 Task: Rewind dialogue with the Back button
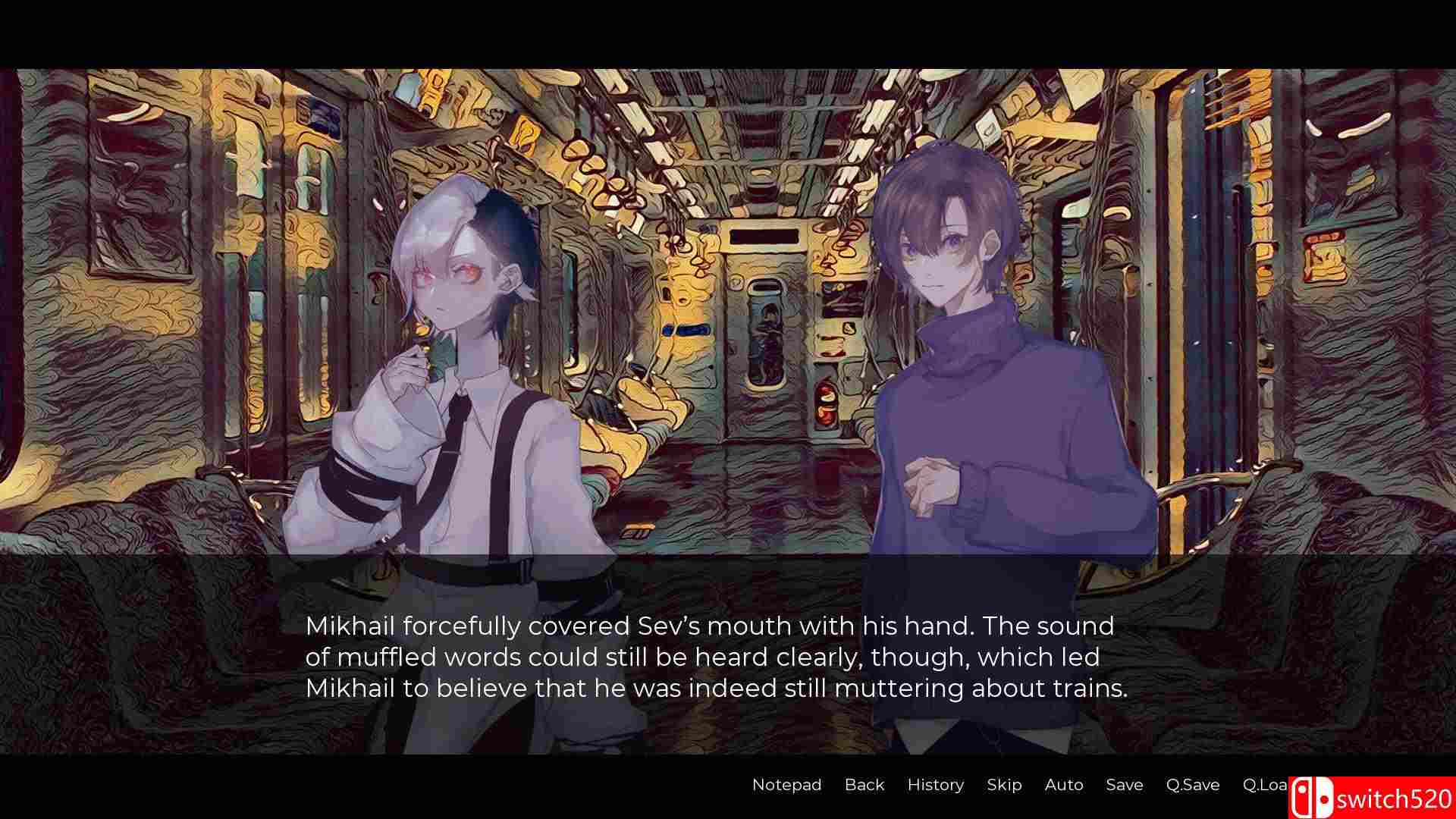(864, 785)
